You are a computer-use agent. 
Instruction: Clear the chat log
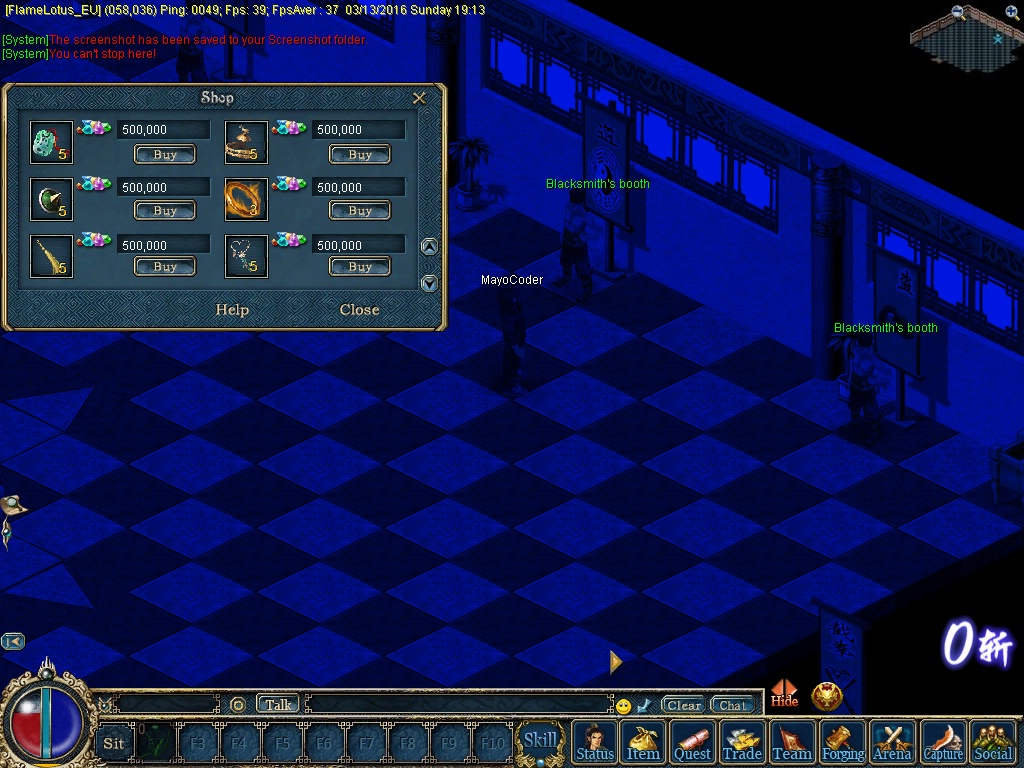point(684,705)
